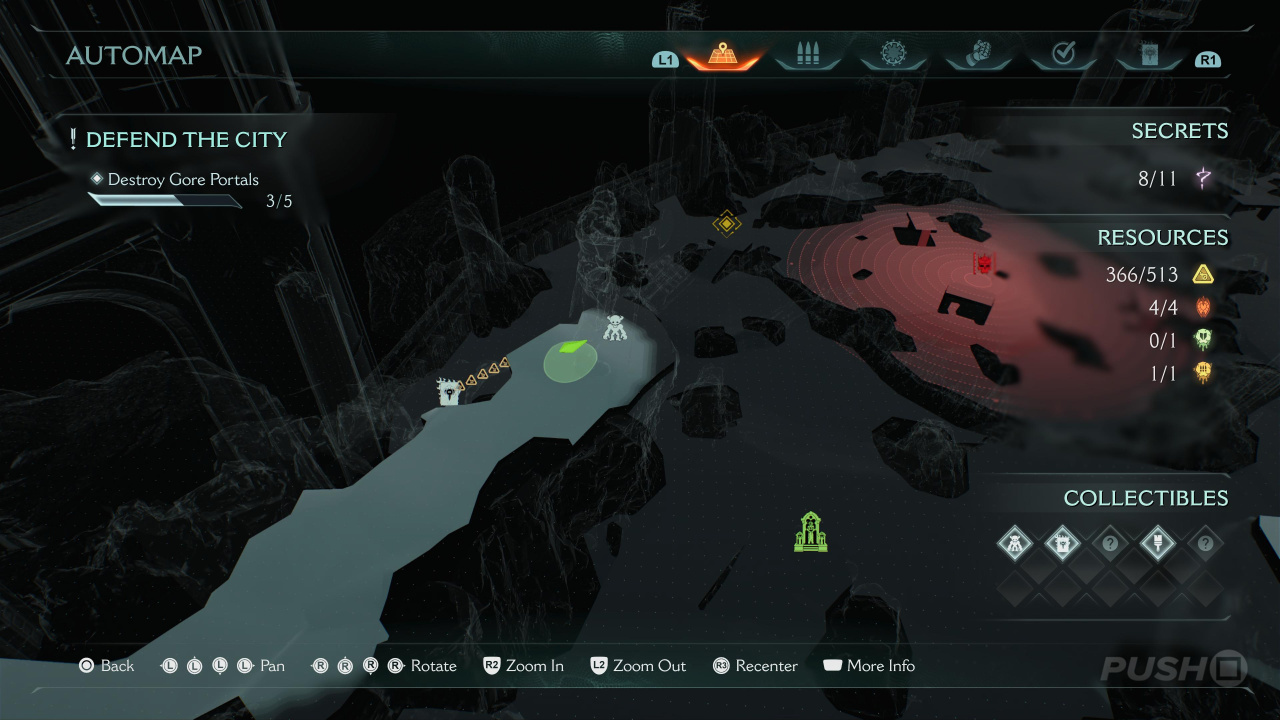Viewport: 1280px width, 720px height.
Task: Click the yellow diamond objective marker
Action: (x=727, y=223)
